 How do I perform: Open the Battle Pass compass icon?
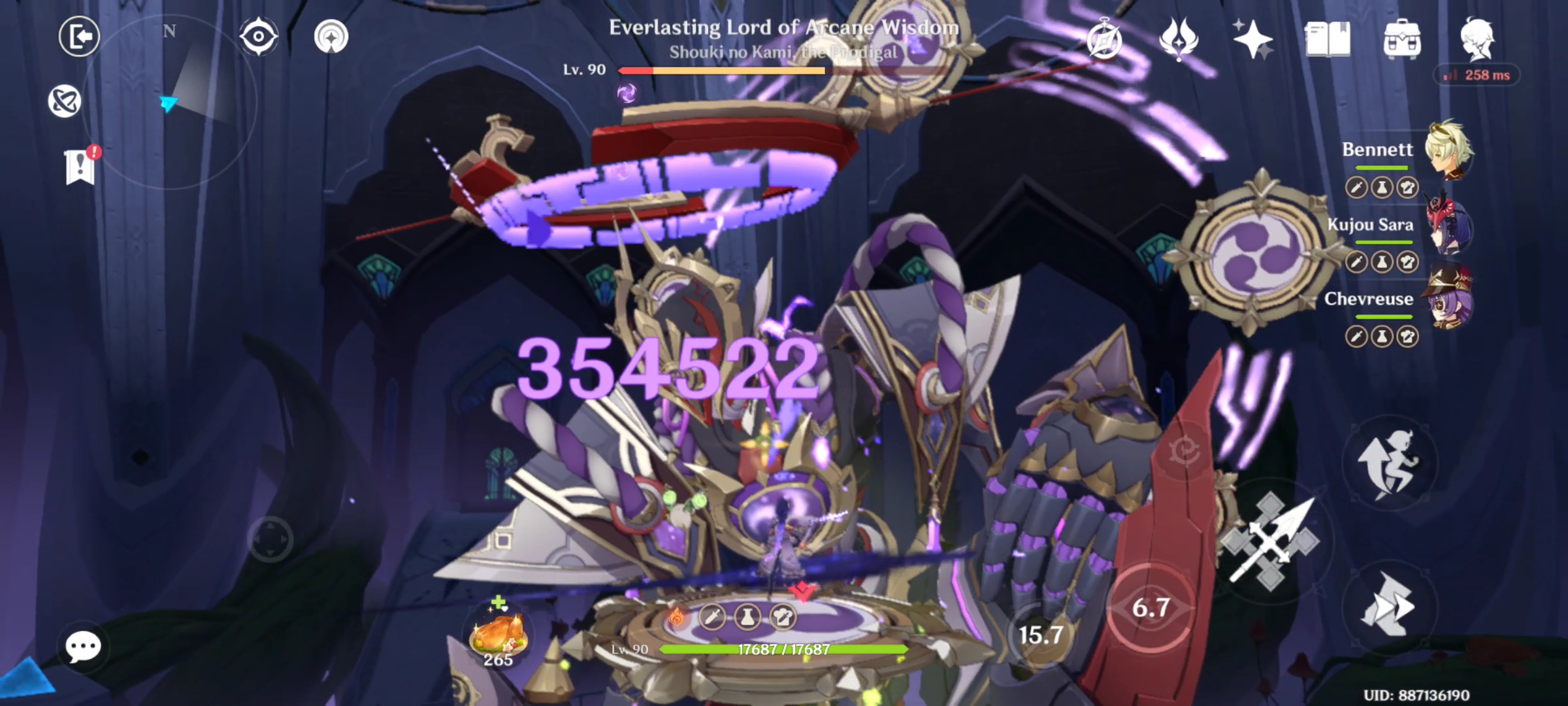pyautogui.click(x=1103, y=39)
